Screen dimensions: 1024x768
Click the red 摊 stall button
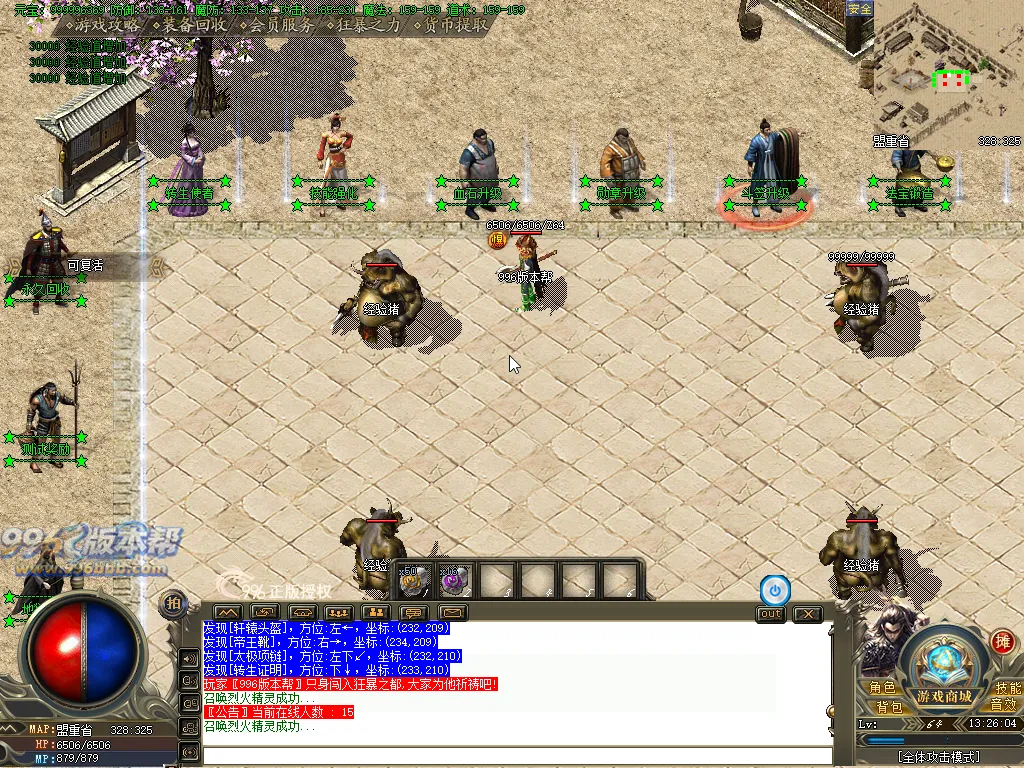tap(1002, 641)
